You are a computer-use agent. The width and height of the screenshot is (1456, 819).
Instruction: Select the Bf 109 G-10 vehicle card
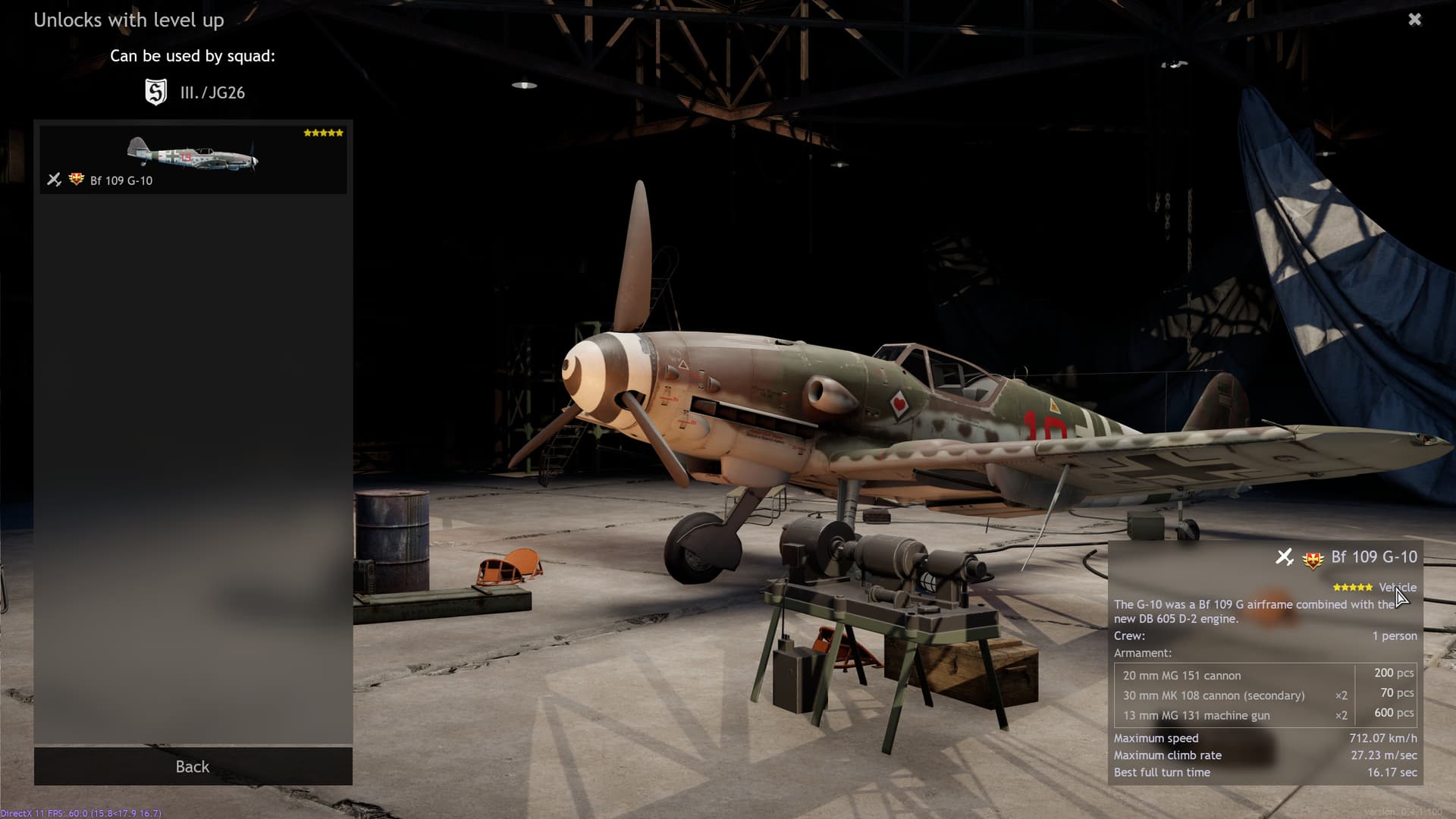[x=193, y=159]
